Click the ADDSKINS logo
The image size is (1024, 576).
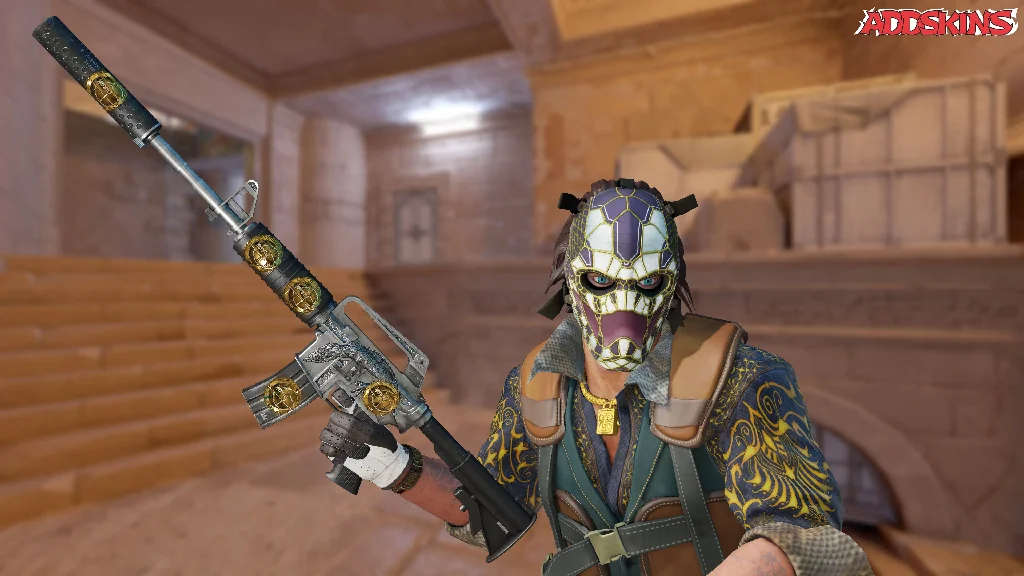tap(936, 22)
